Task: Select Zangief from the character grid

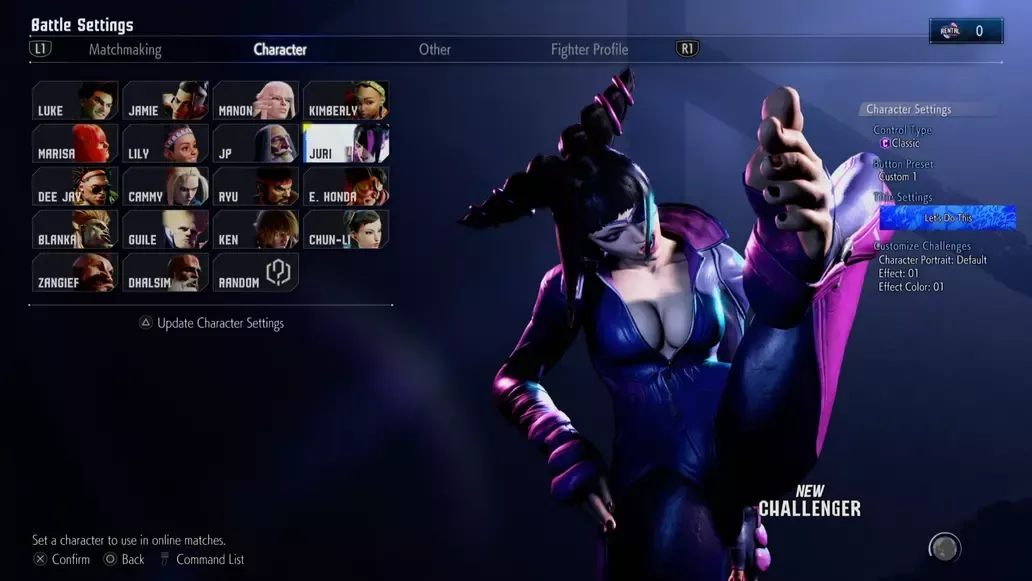Action: pos(75,273)
